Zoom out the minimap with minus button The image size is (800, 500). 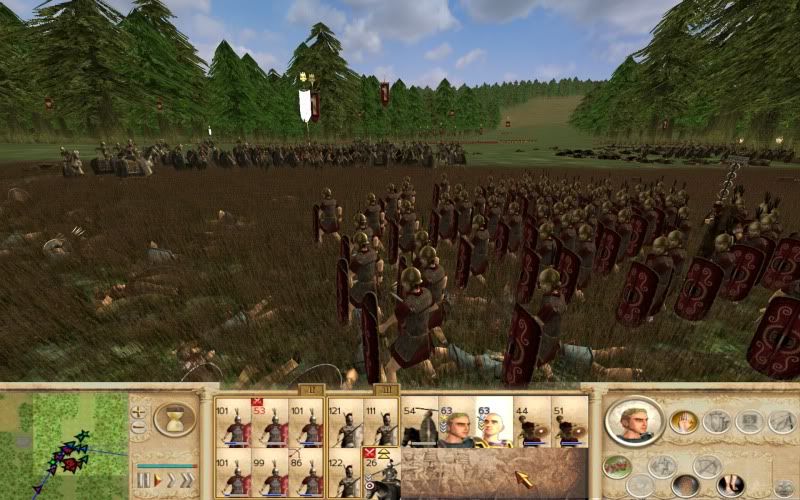[139, 427]
